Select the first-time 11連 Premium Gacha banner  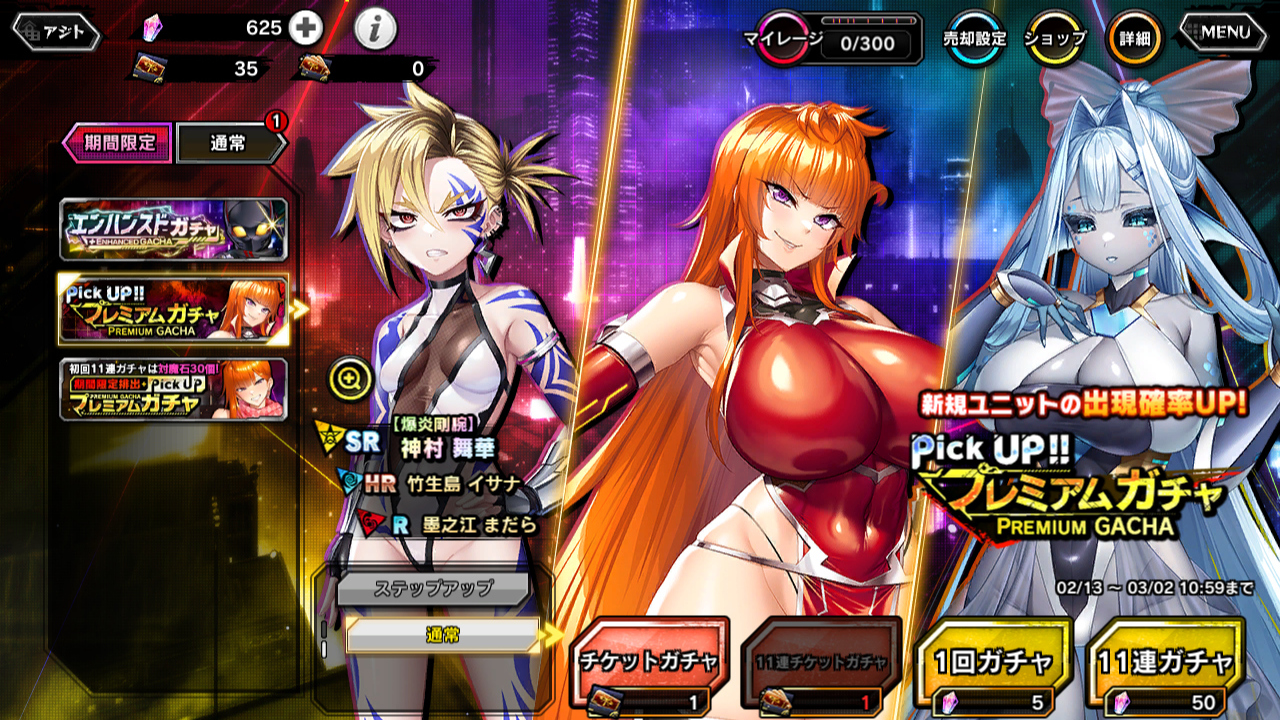click(173, 389)
